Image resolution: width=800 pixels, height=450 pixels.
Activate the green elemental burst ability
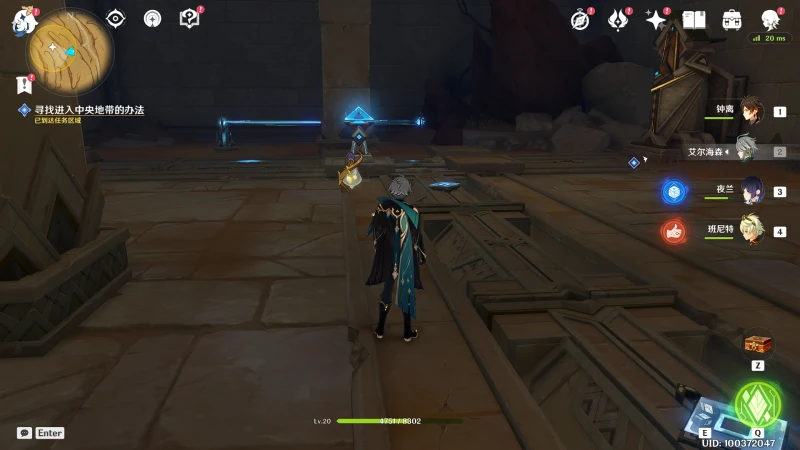pyautogui.click(x=757, y=402)
